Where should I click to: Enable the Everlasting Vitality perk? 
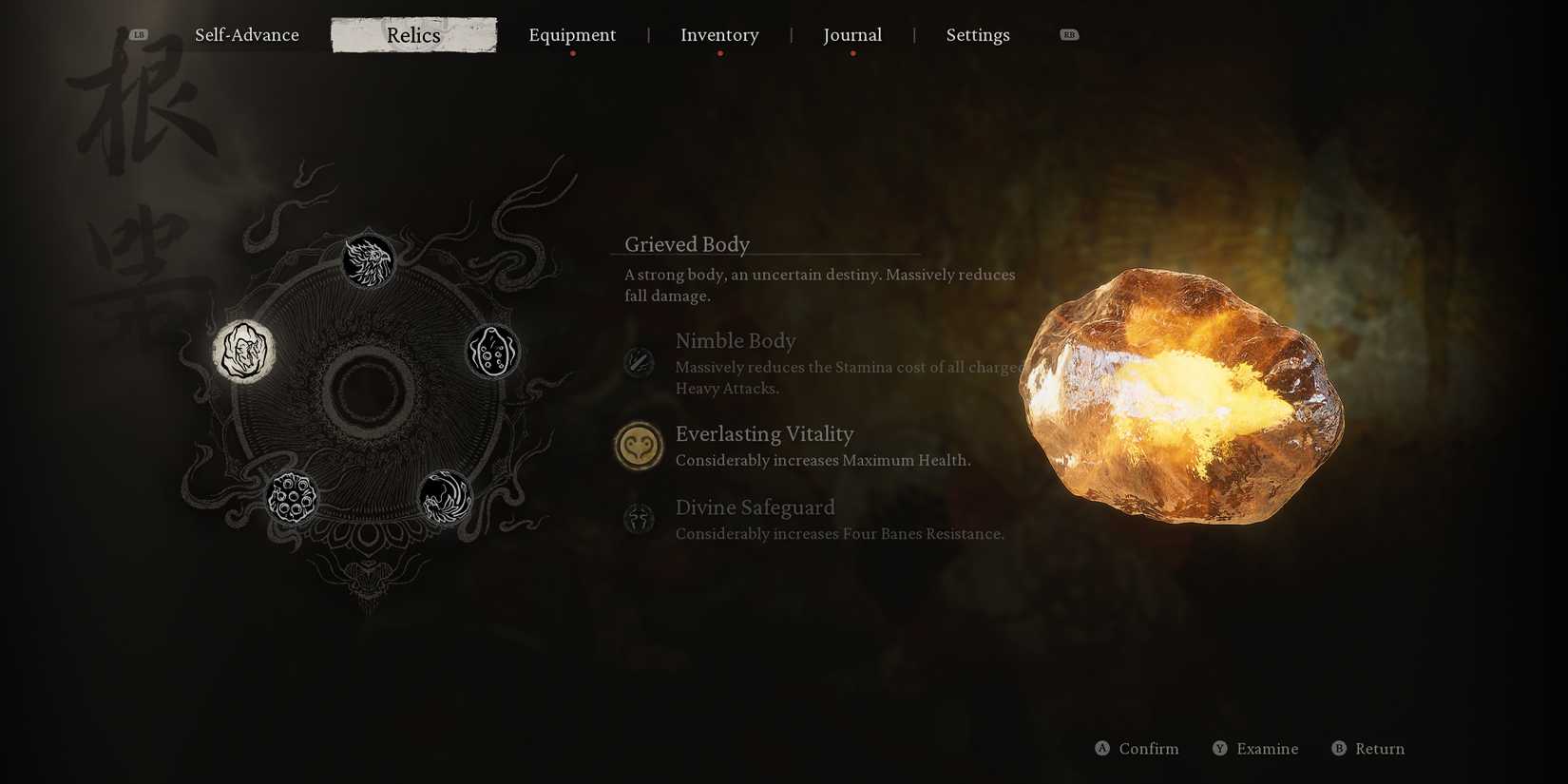coord(765,433)
